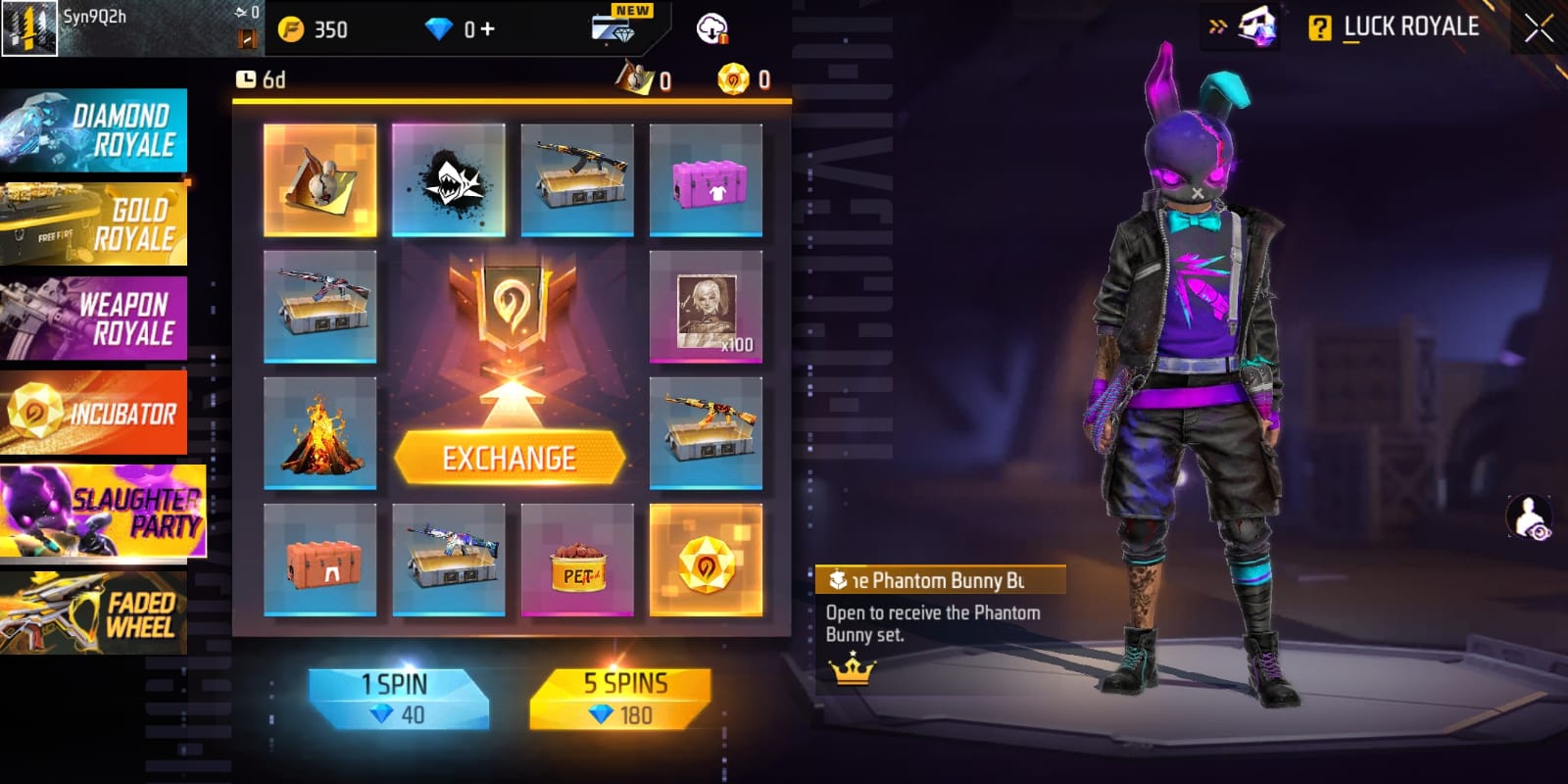This screenshot has width=1568, height=784.
Task: Open the Incubator section
Action: click(x=94, y=413)
